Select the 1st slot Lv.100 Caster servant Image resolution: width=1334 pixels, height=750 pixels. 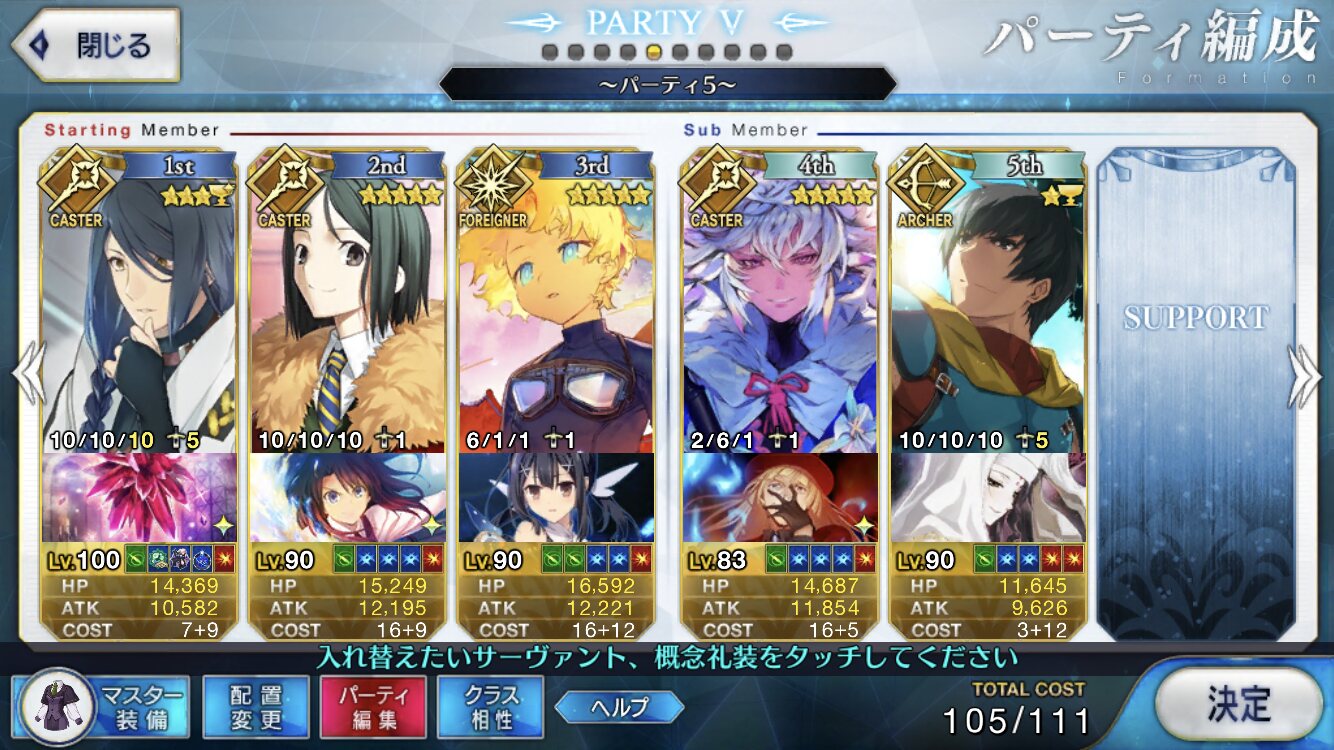tap(140, 310)
